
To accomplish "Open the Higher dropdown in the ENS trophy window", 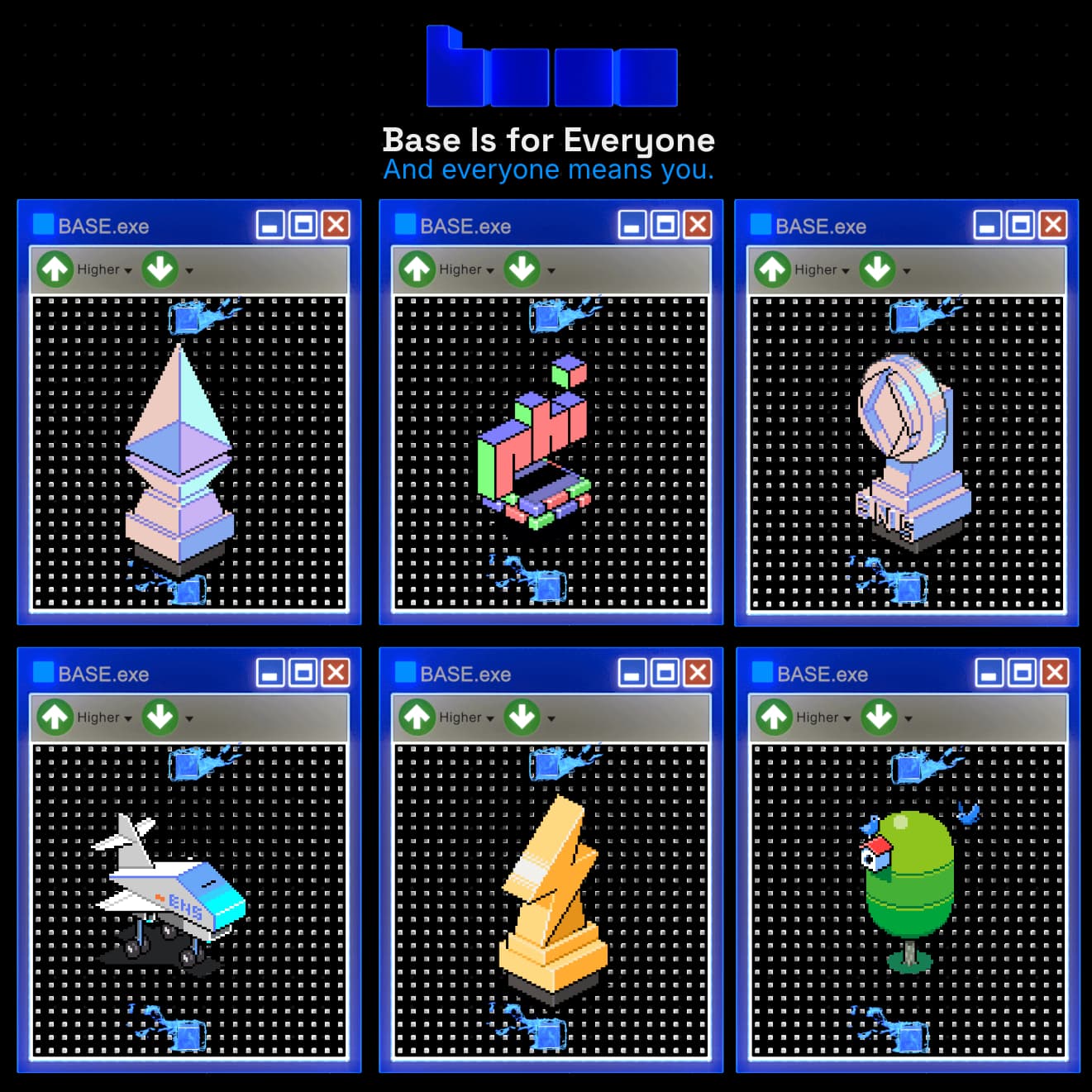I will coord(822,270).
